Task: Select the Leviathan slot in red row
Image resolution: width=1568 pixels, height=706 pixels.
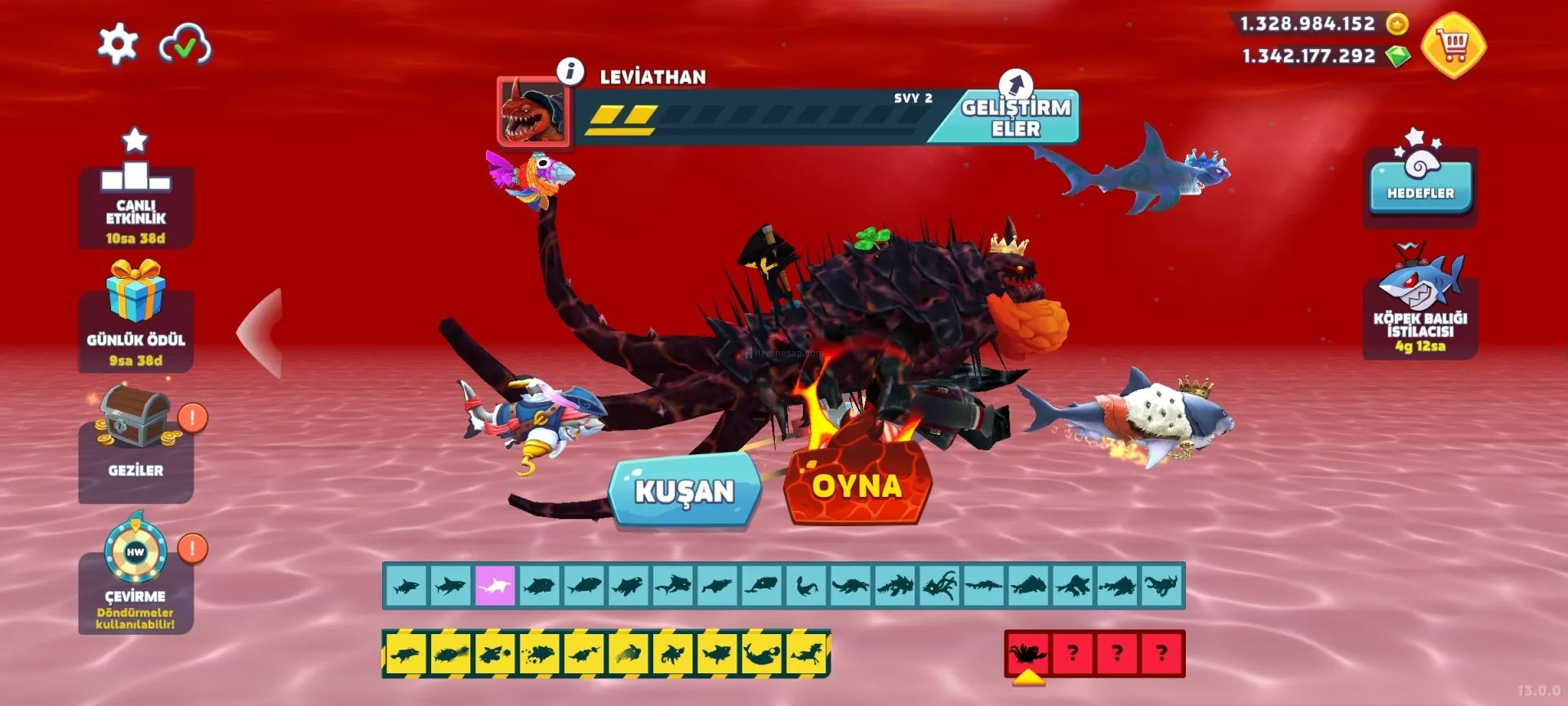Action: click(x=1027, y=654)
